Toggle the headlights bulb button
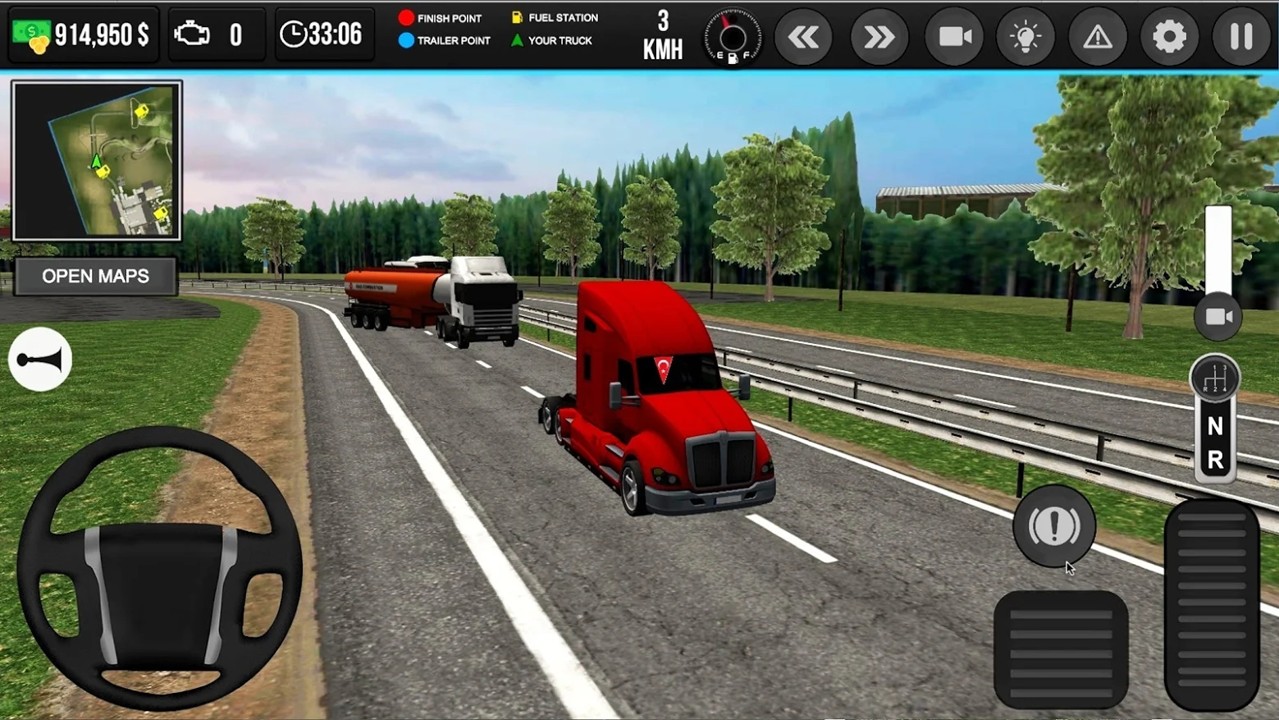Image resolution: width=1279 pixels, height=720 pixels. pyautogui.click(x=1025, y=37)
